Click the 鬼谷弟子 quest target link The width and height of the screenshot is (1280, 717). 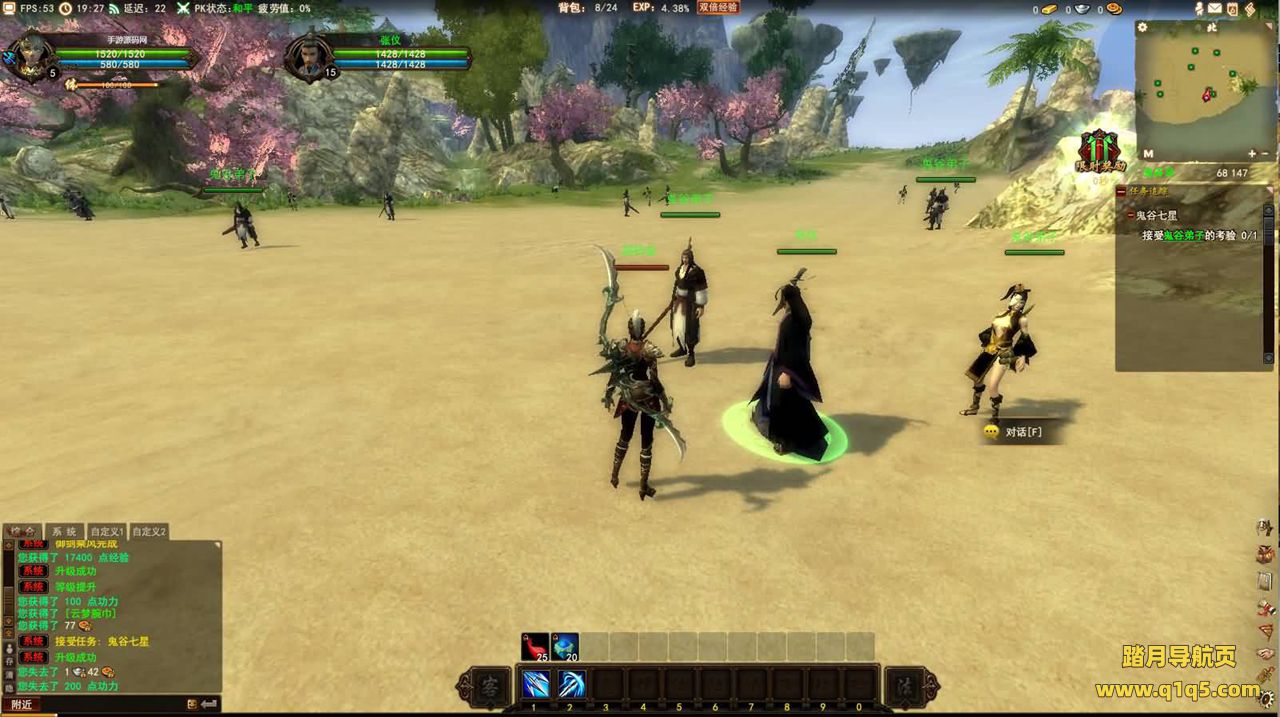(x=1182, y=236)
